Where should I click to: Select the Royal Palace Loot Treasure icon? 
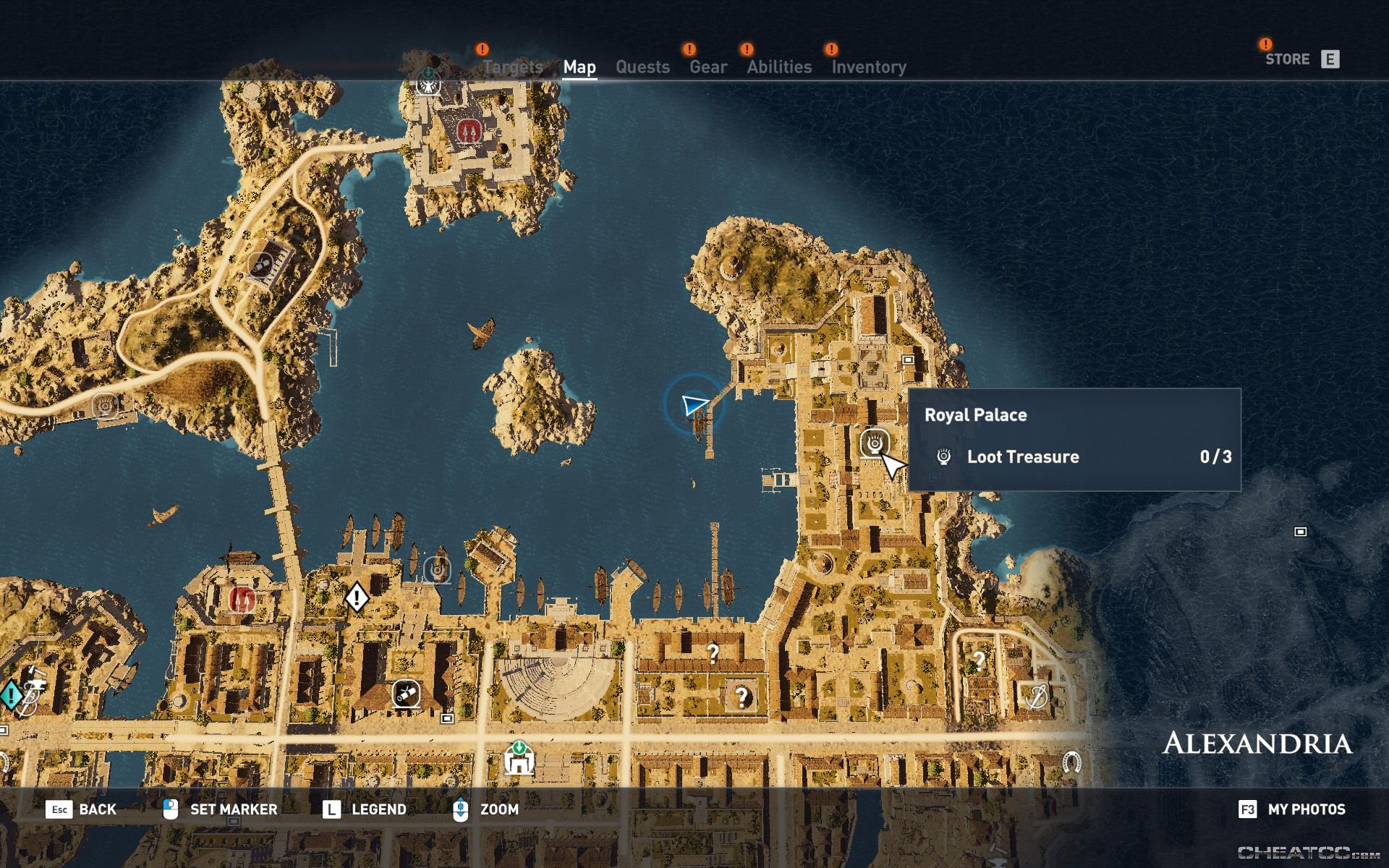873,440
